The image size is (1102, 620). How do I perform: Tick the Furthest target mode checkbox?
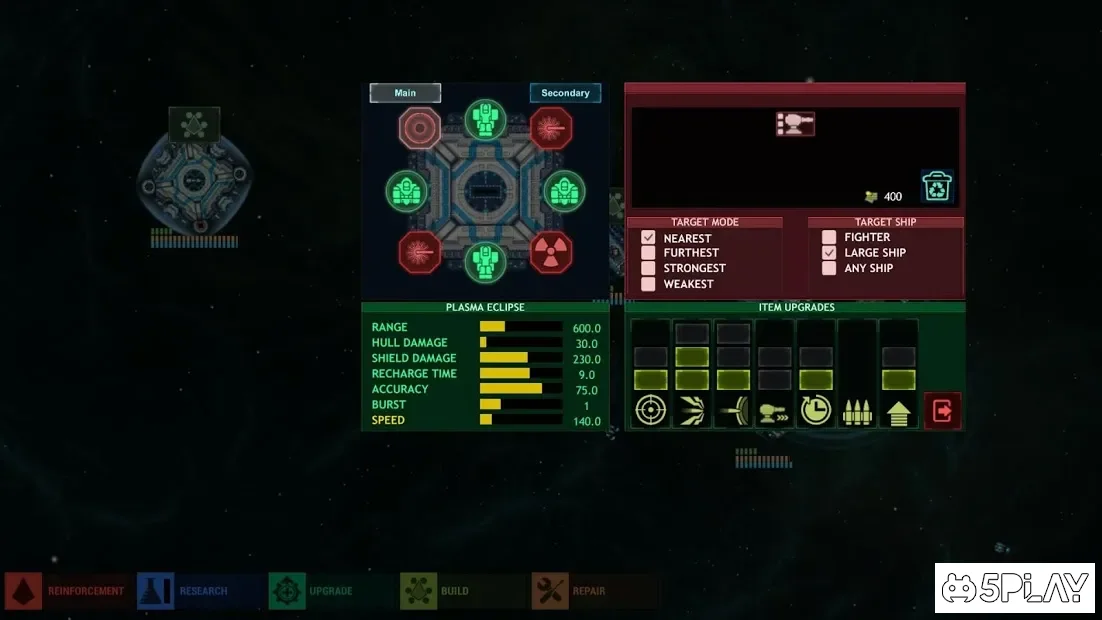648,253
